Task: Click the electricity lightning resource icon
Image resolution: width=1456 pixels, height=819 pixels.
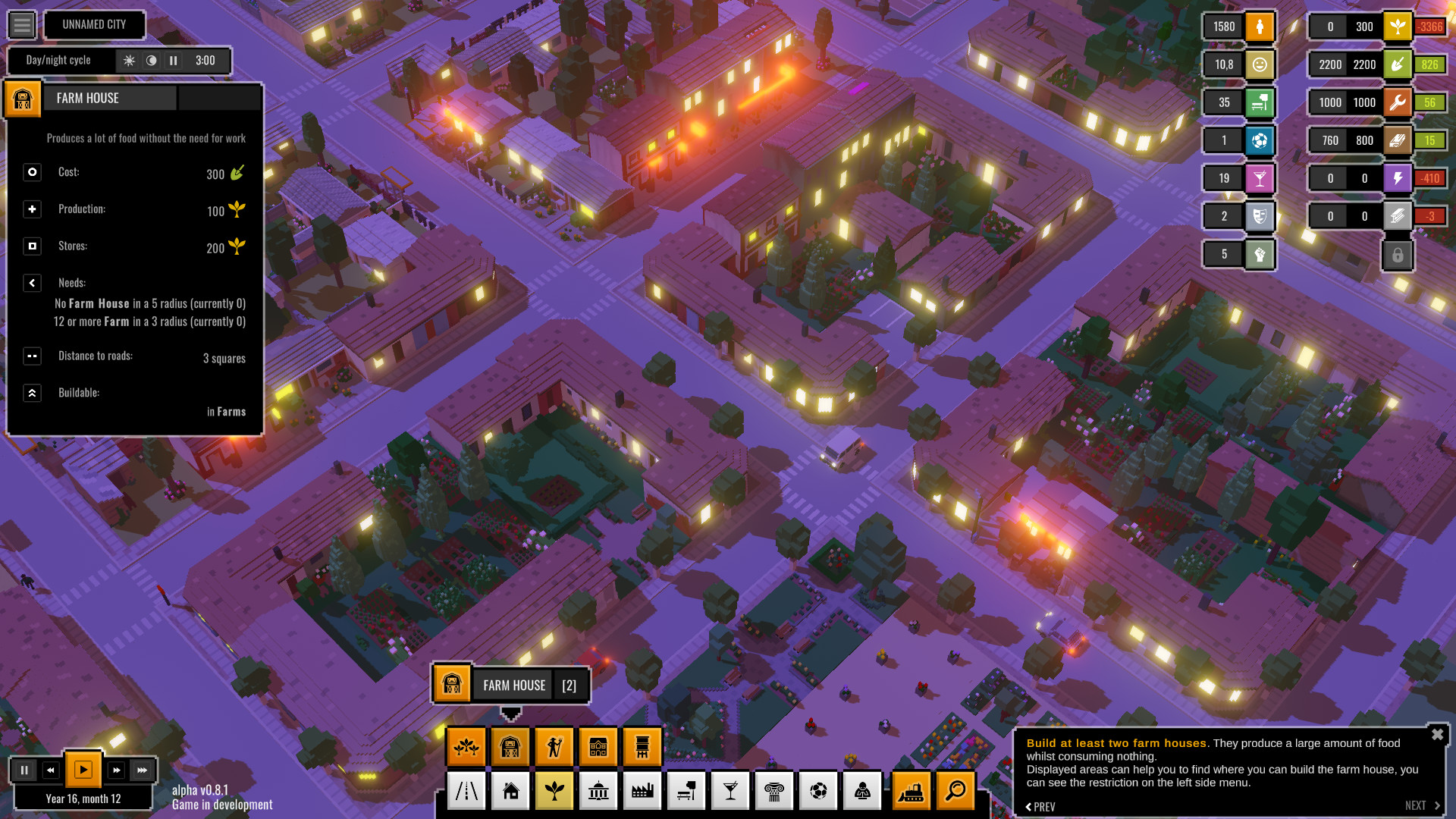Action: point(1399,177)
